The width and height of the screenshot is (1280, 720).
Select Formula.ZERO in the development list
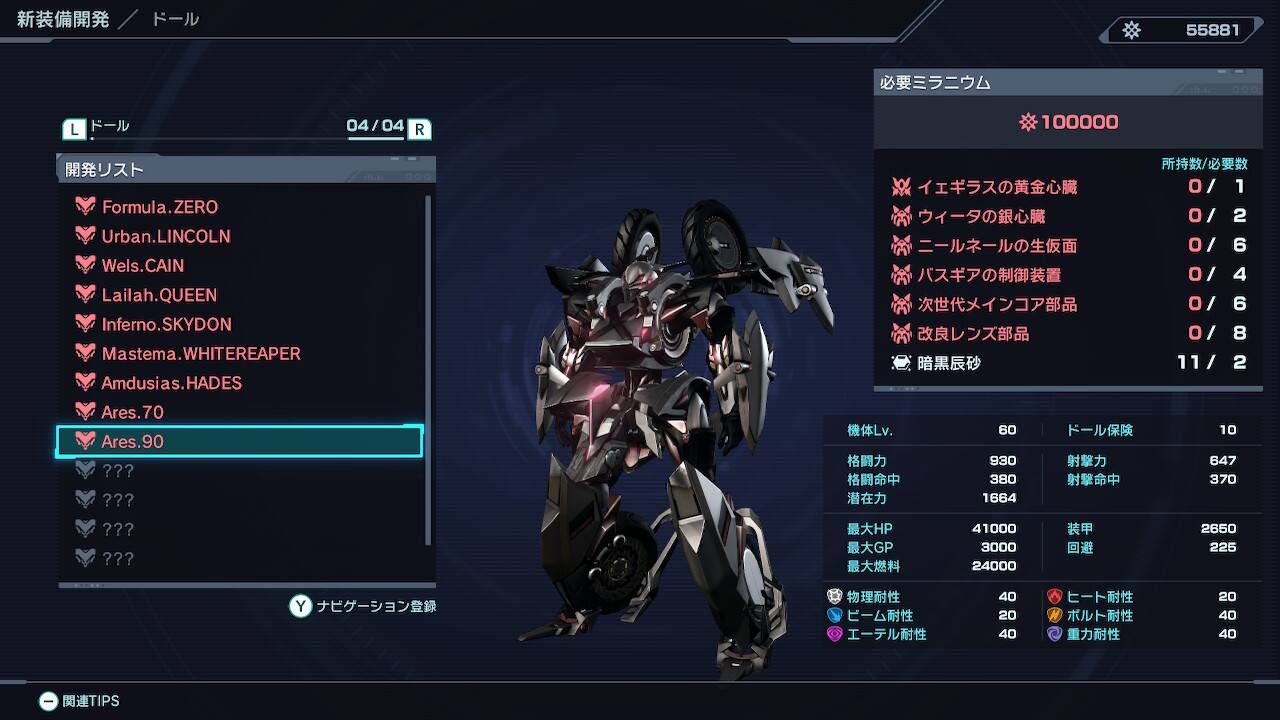pyautogui.click(x=160, y=207)
